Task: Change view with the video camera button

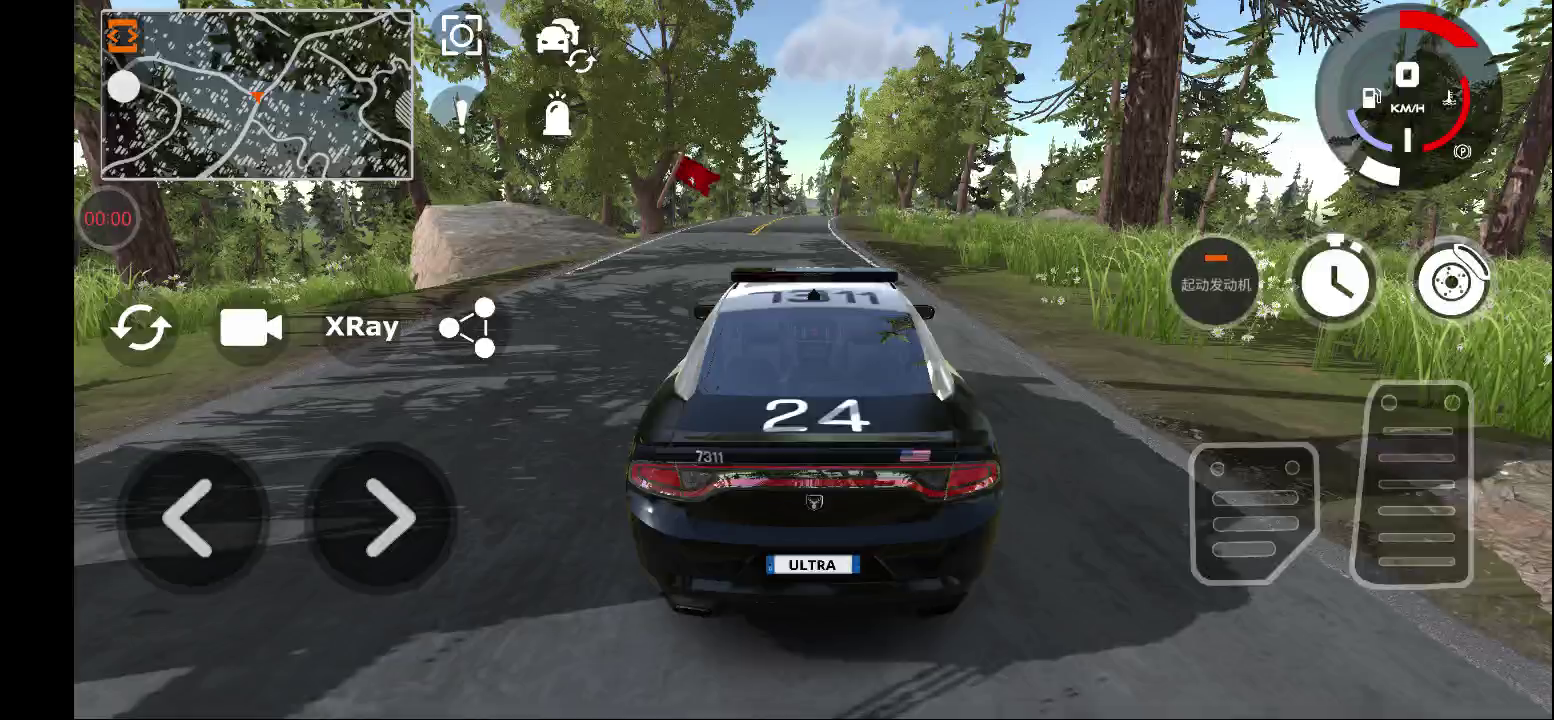Action: click(250, 328)
